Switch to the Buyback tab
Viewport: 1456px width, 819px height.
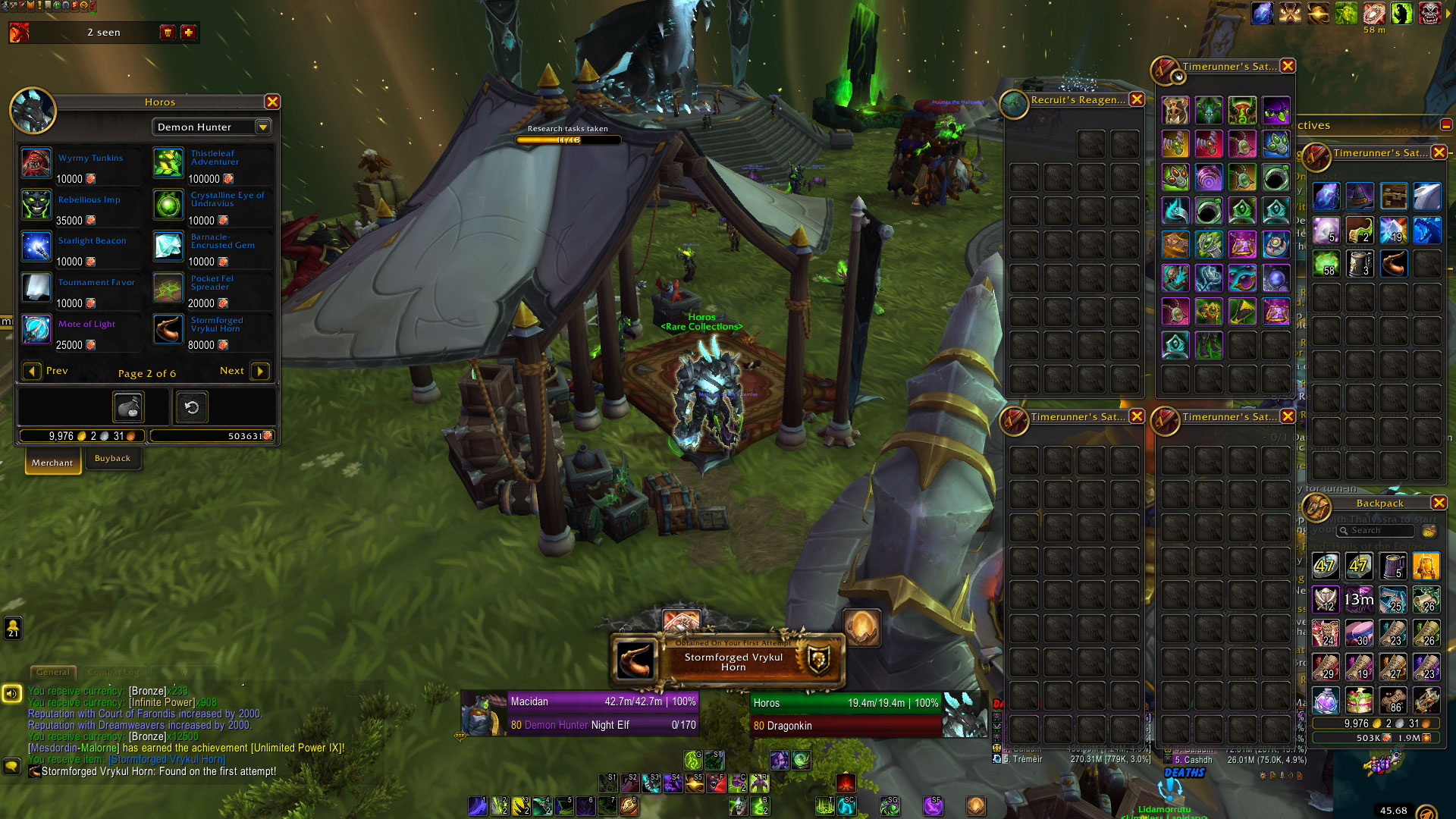coord(112,458)
